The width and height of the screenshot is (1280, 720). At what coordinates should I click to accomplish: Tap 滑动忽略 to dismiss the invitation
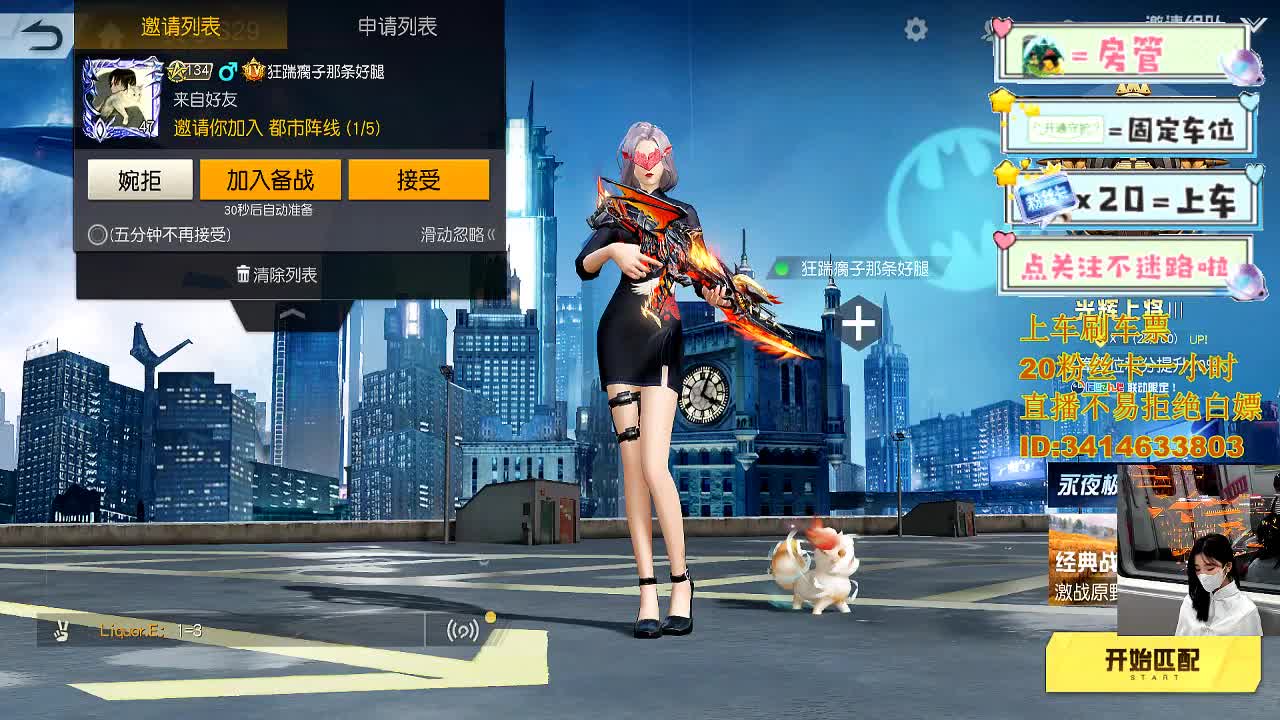tap(453, 232)
